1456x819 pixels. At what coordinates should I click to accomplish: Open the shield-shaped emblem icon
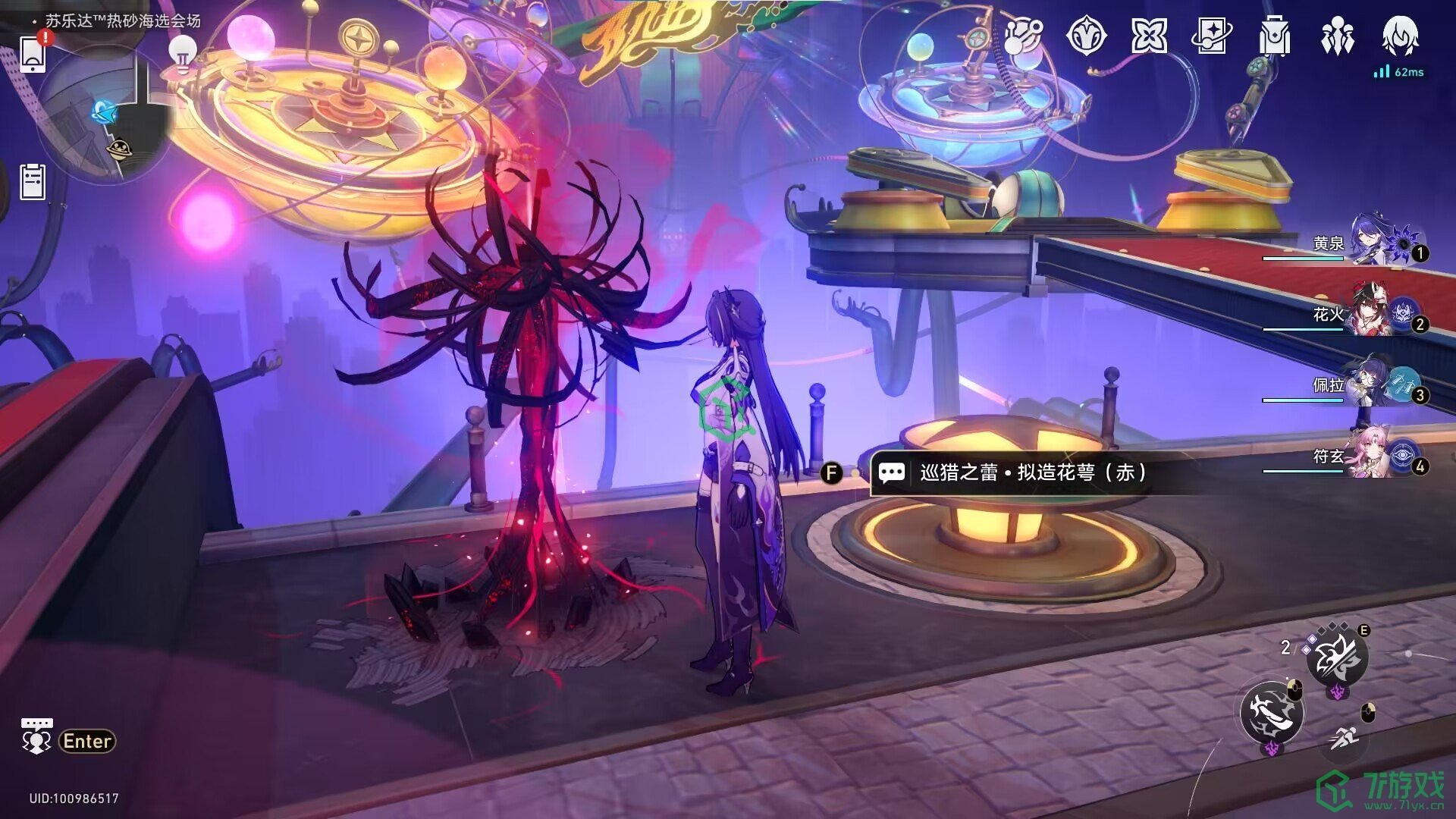coord(1086,36)
